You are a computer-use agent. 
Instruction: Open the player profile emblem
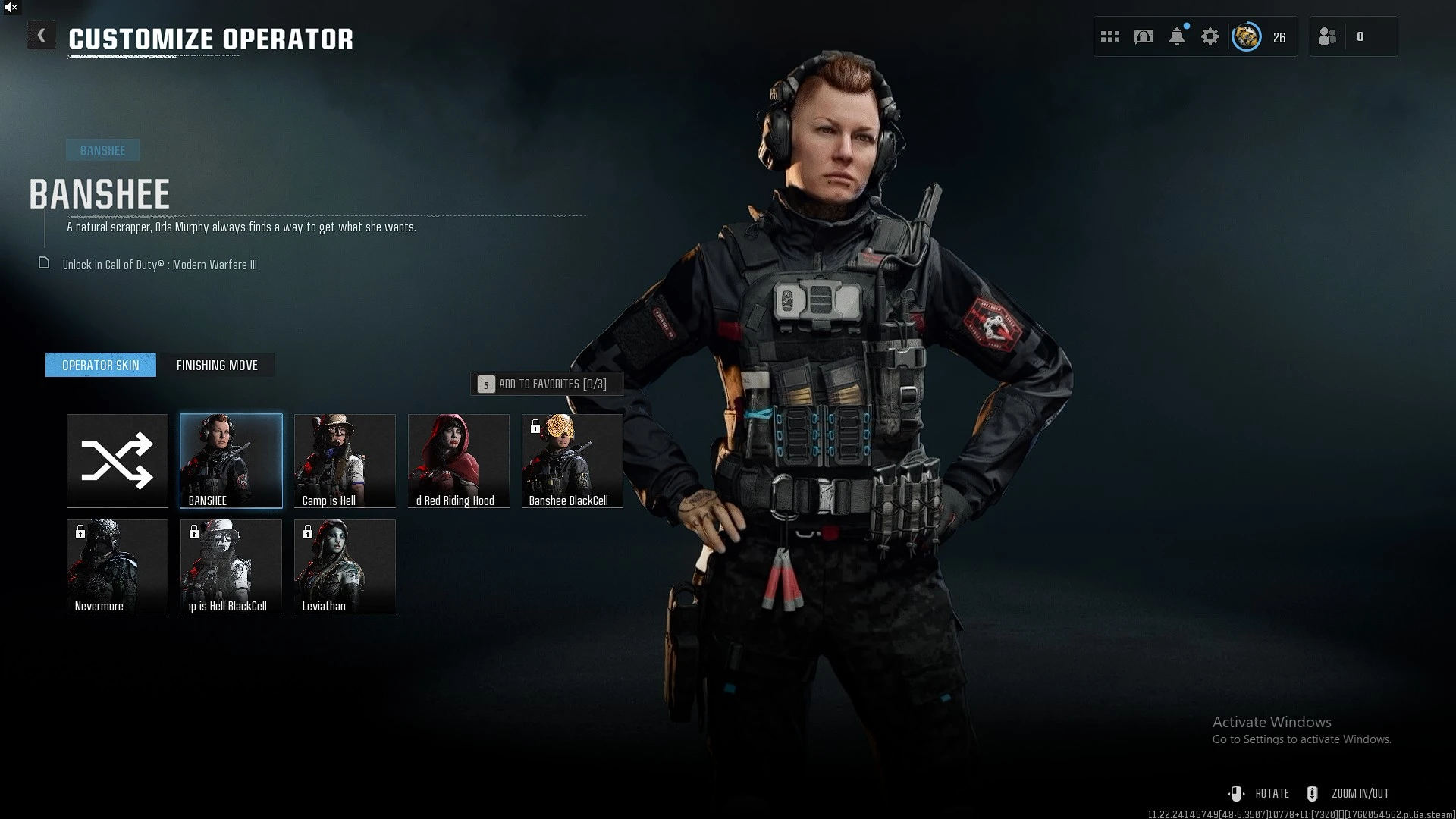1247,36
